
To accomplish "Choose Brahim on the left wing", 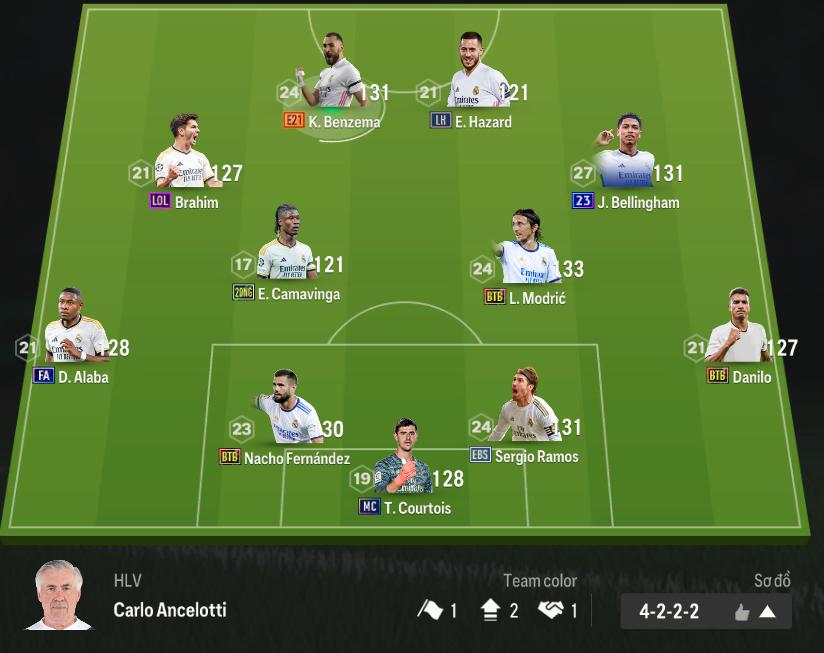I will pos(183,155).
